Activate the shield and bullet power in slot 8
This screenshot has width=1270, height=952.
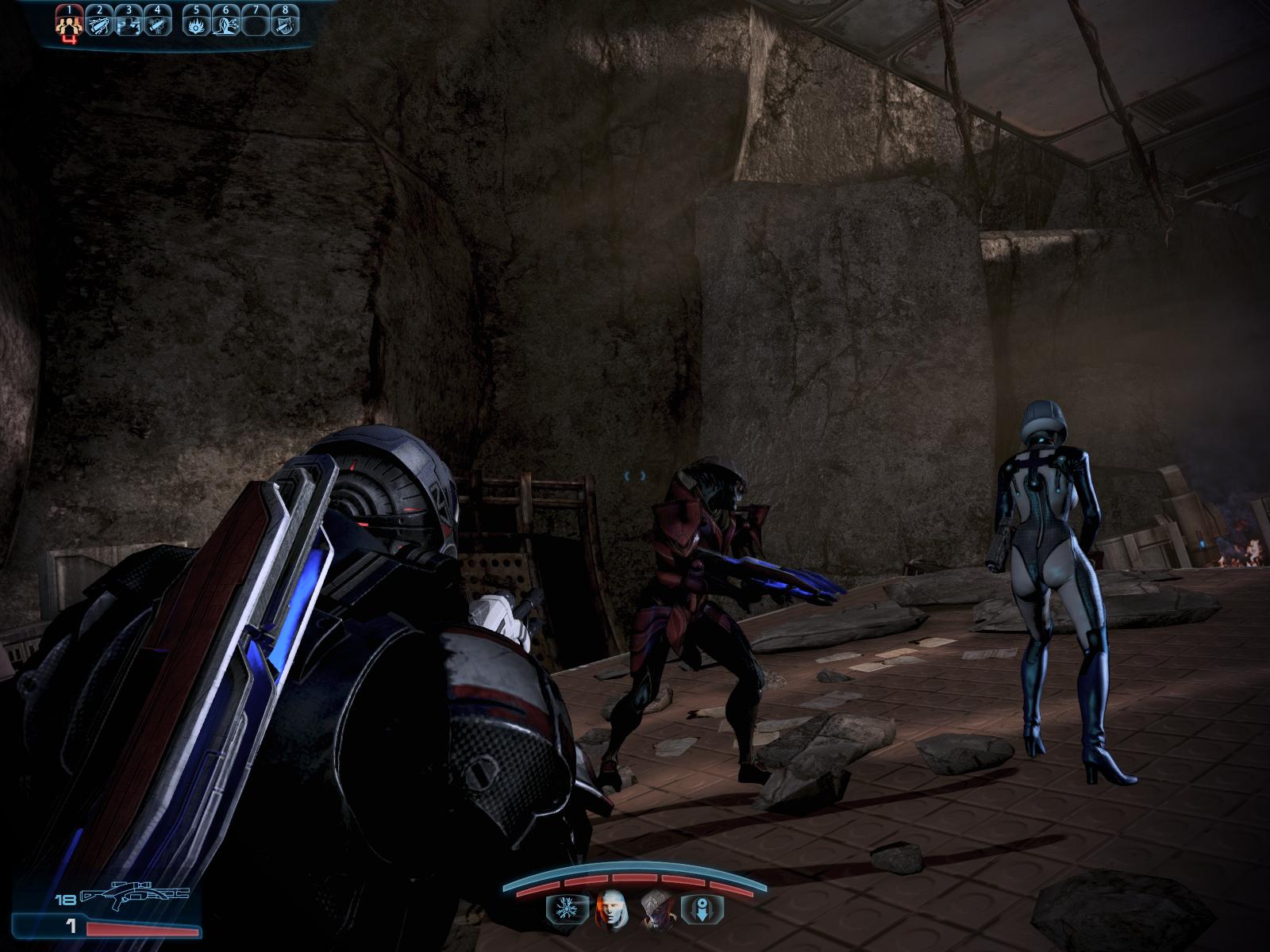click(284, 25)
